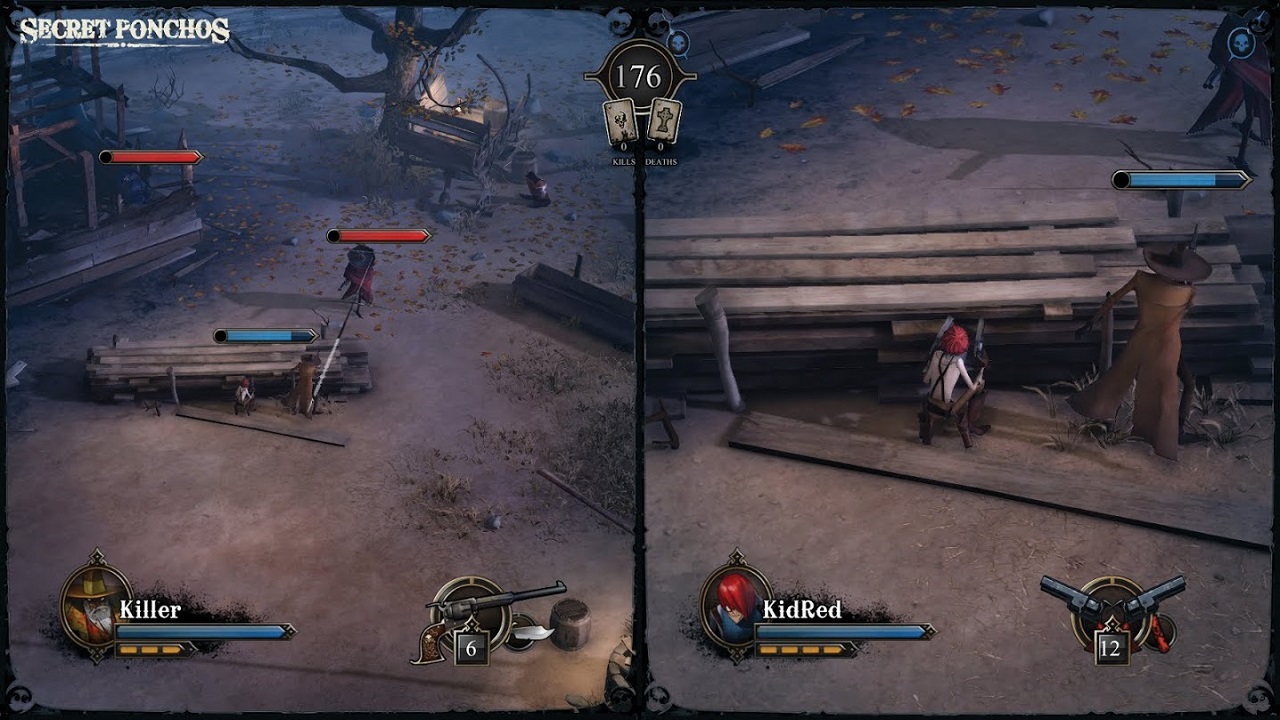Image resolution: width=1280 pixels, height=720 pixels.
Task: Click the knife secondary weapon icon
Action: click(533, 630)
